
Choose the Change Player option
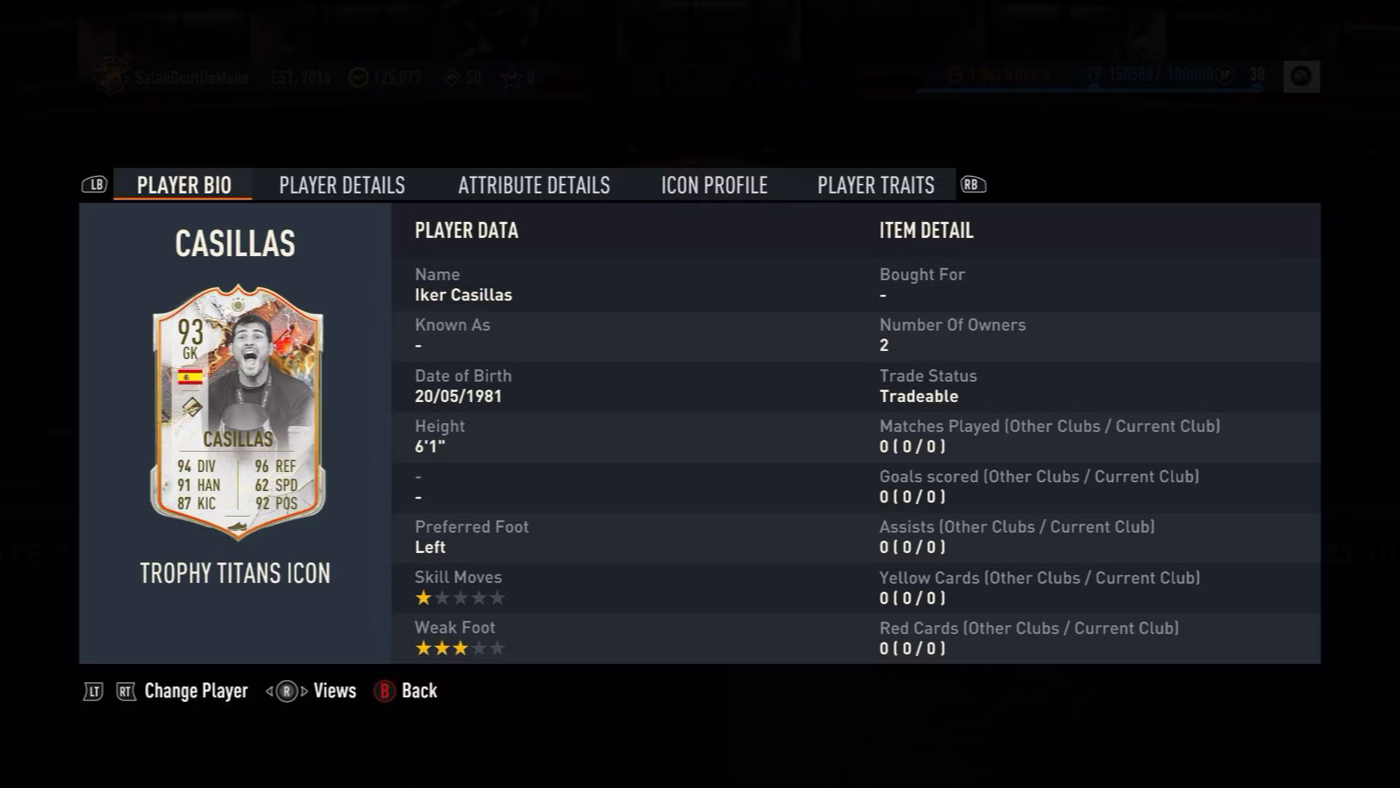195,691
